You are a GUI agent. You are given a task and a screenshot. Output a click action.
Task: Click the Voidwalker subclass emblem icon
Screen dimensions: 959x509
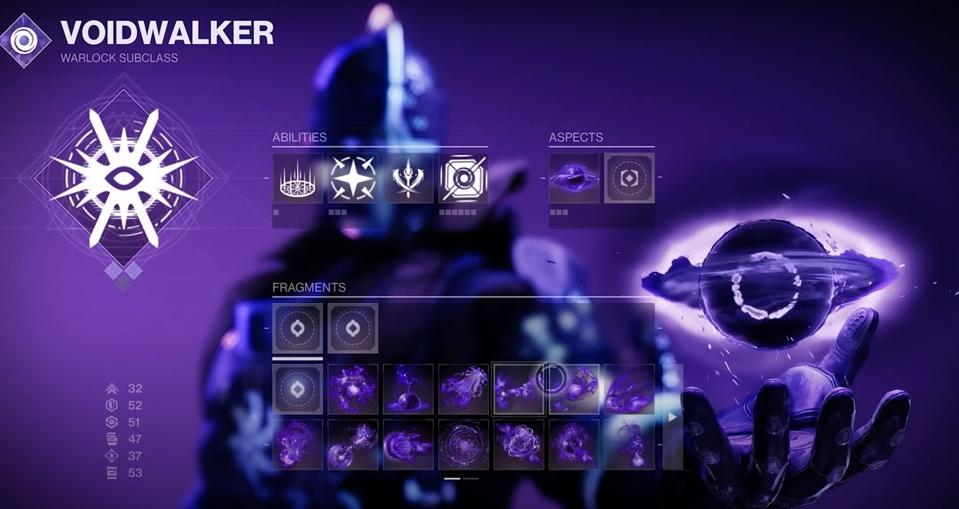click(x=24, y=40)
